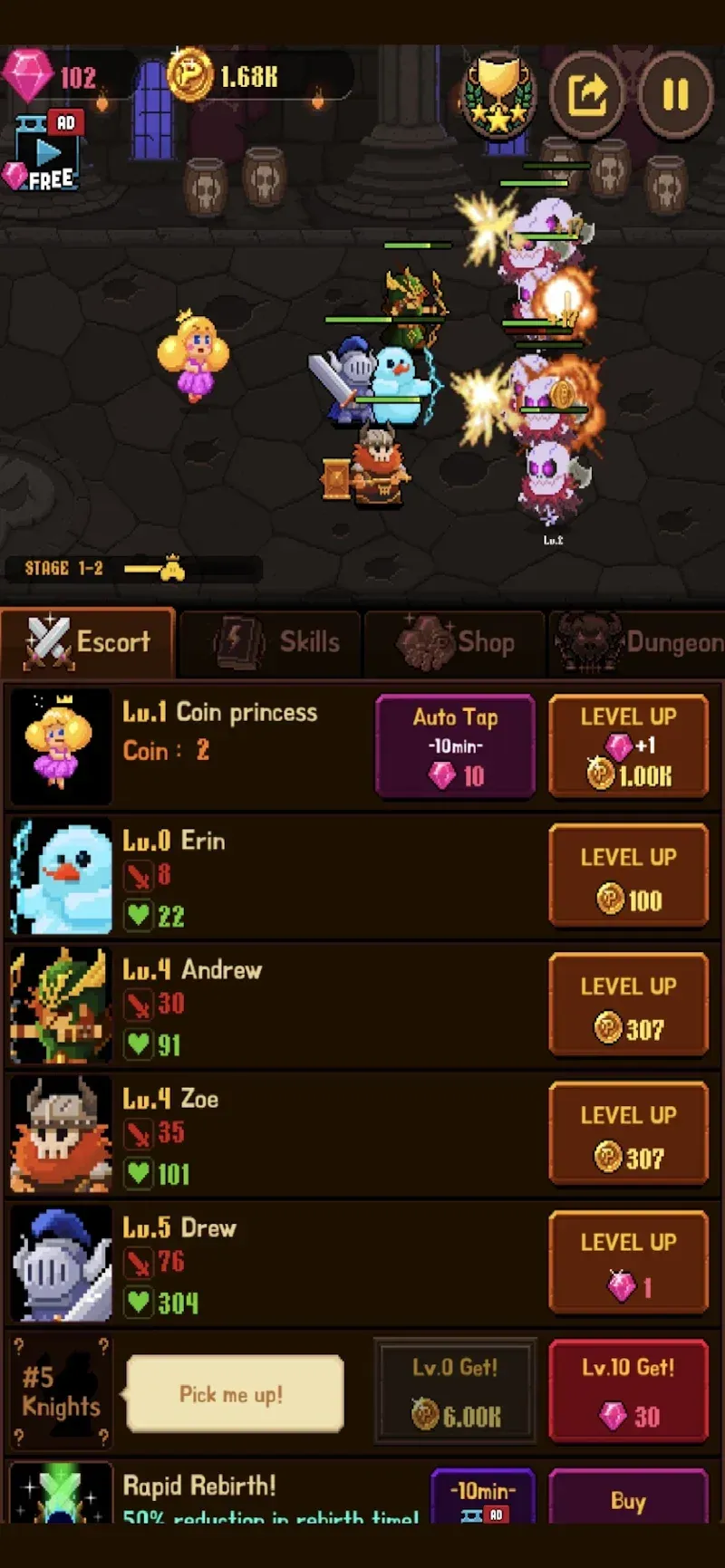The image size is (725, 1568).
Task: Buy the Rapid Rebirth boost
Action: click(628, 1499)
